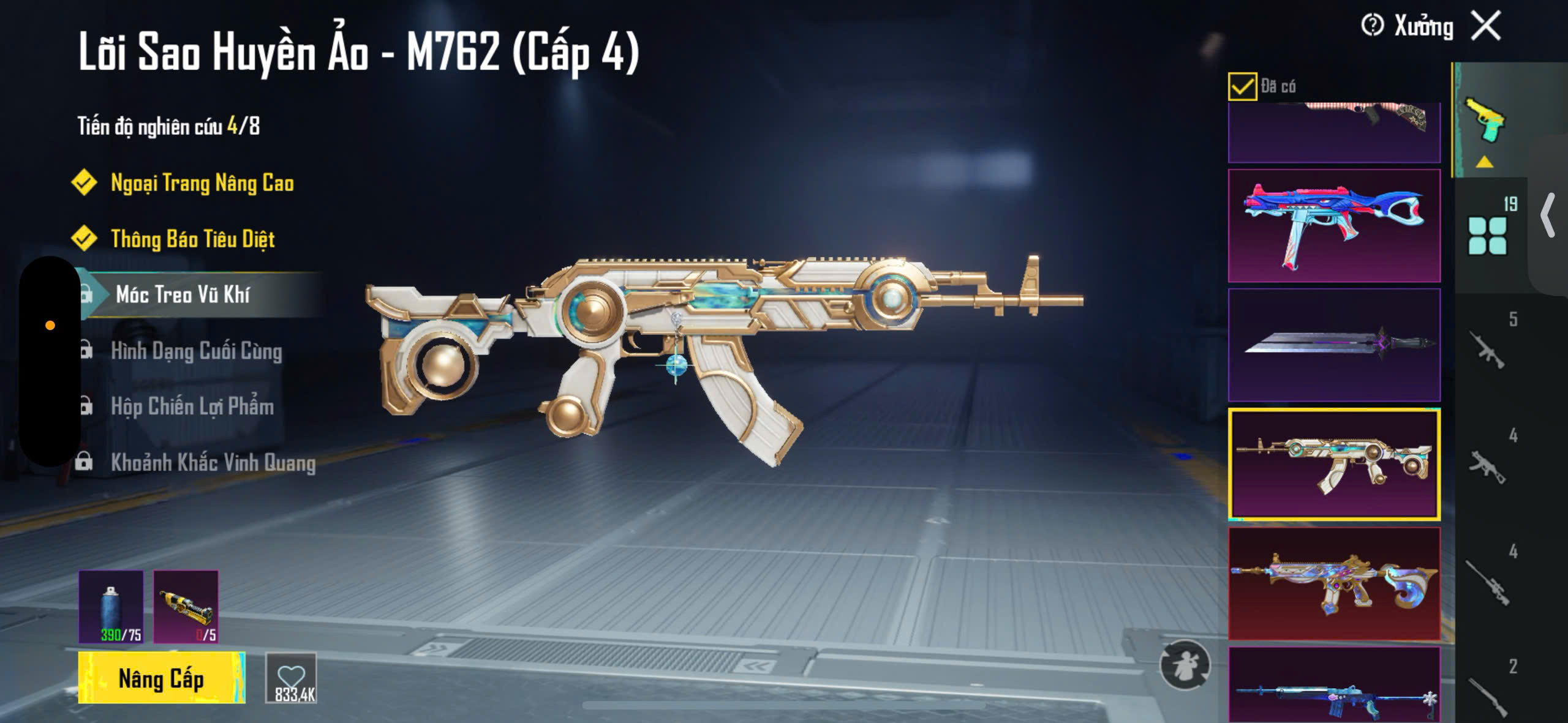The height and width of the screenshot is (723, 1568).
Task: Tap the blue spray paint material slot
Action: point(111,607)
